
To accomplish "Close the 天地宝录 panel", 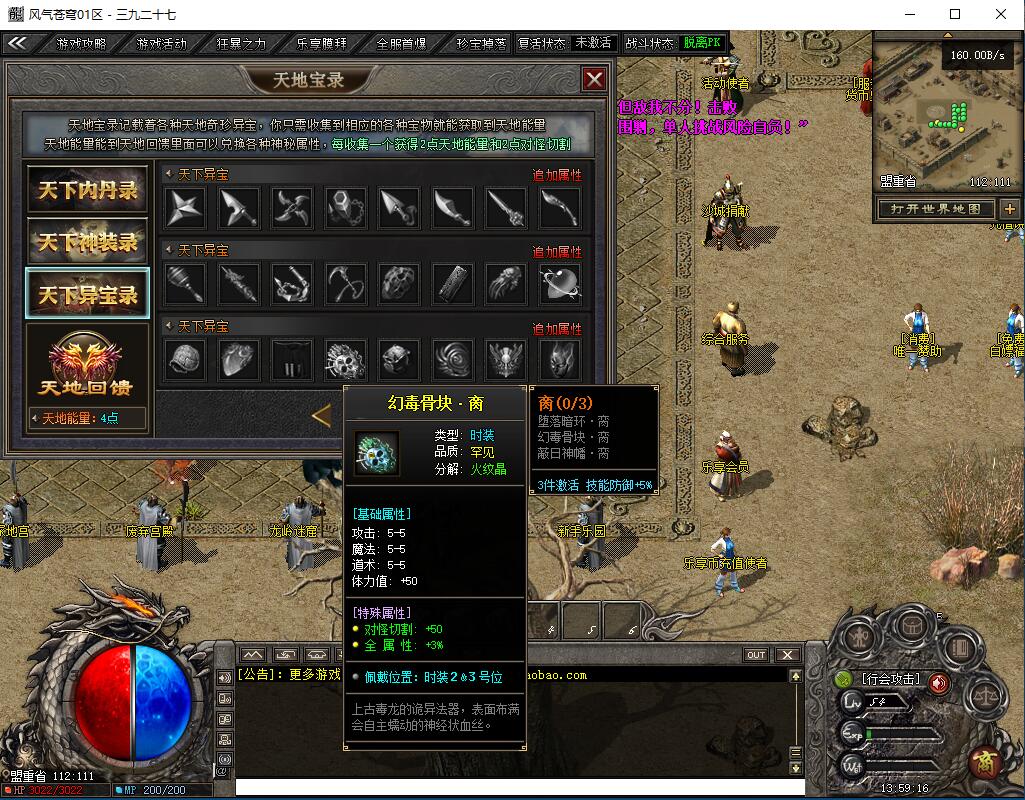I will coord(594,79).
